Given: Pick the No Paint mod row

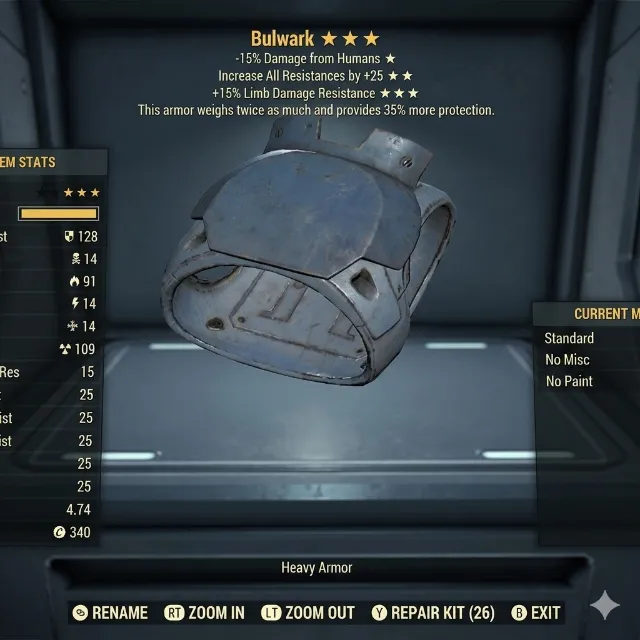Looking at the screenshot, I should (x=569, y=381).
